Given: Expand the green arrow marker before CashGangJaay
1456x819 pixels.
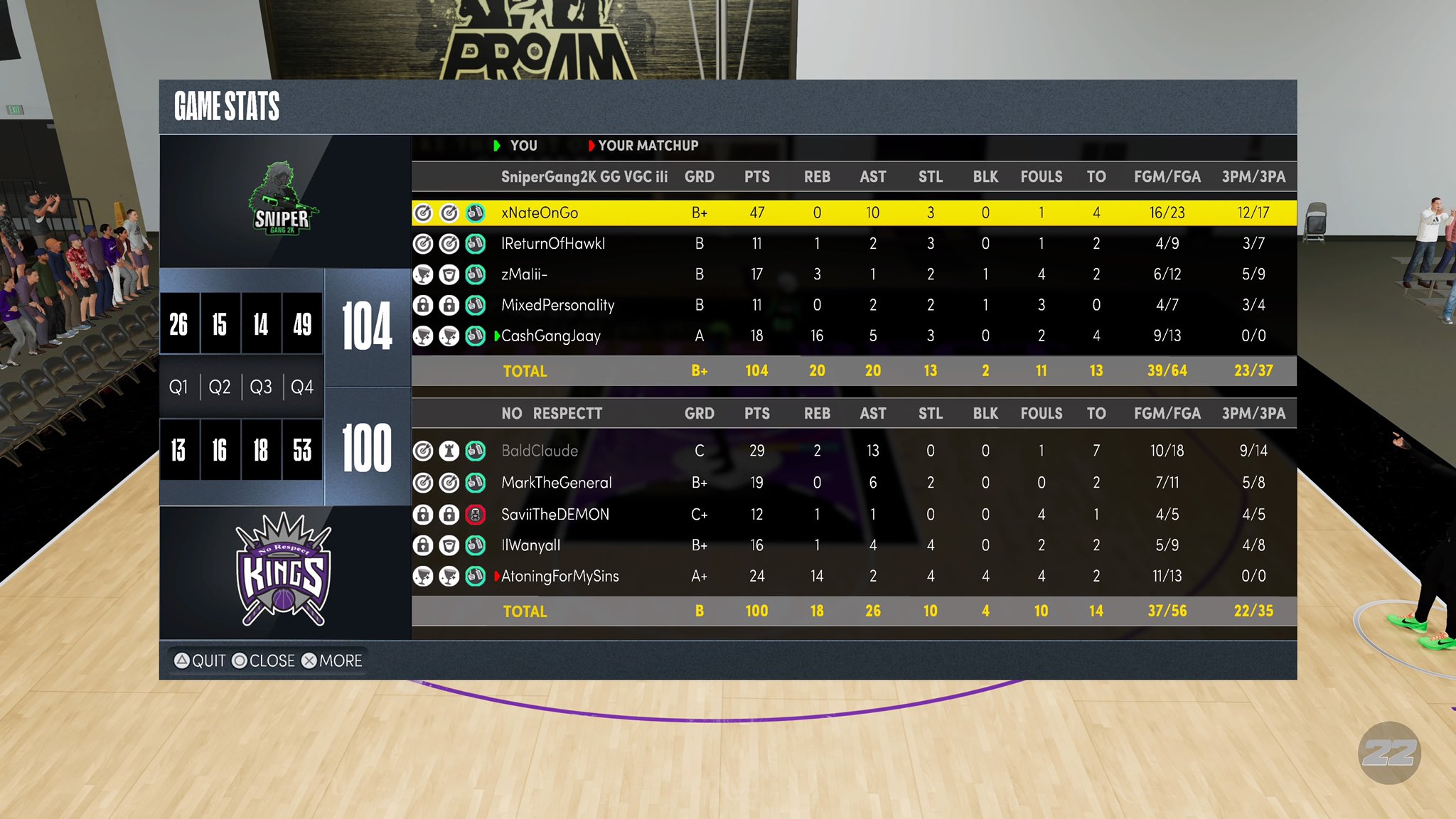Looking at the screenshot, I should coord(498,336).
